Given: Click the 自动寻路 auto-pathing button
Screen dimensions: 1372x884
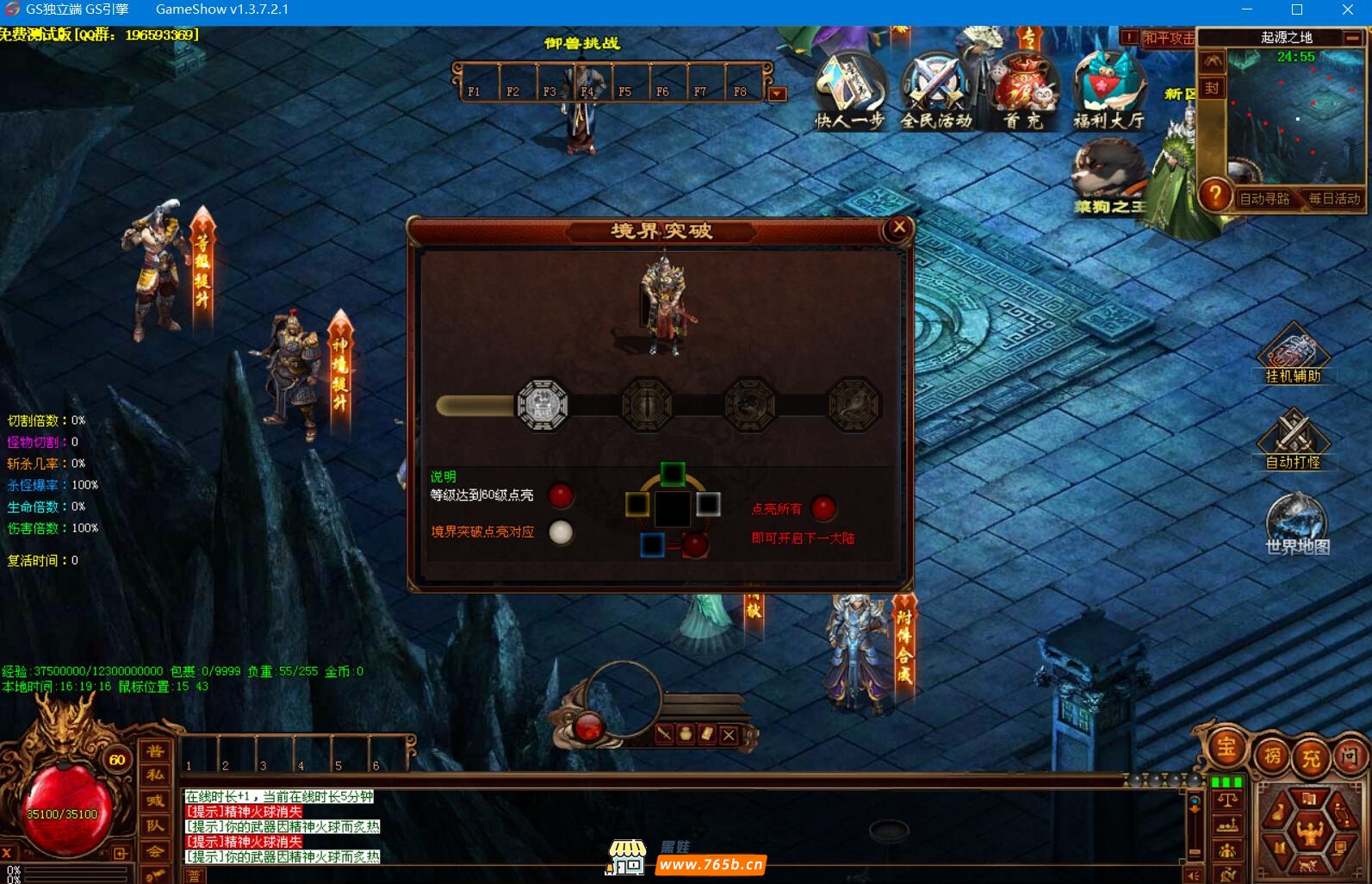Looking at the screenshot, I should (x=1263, y=199).
